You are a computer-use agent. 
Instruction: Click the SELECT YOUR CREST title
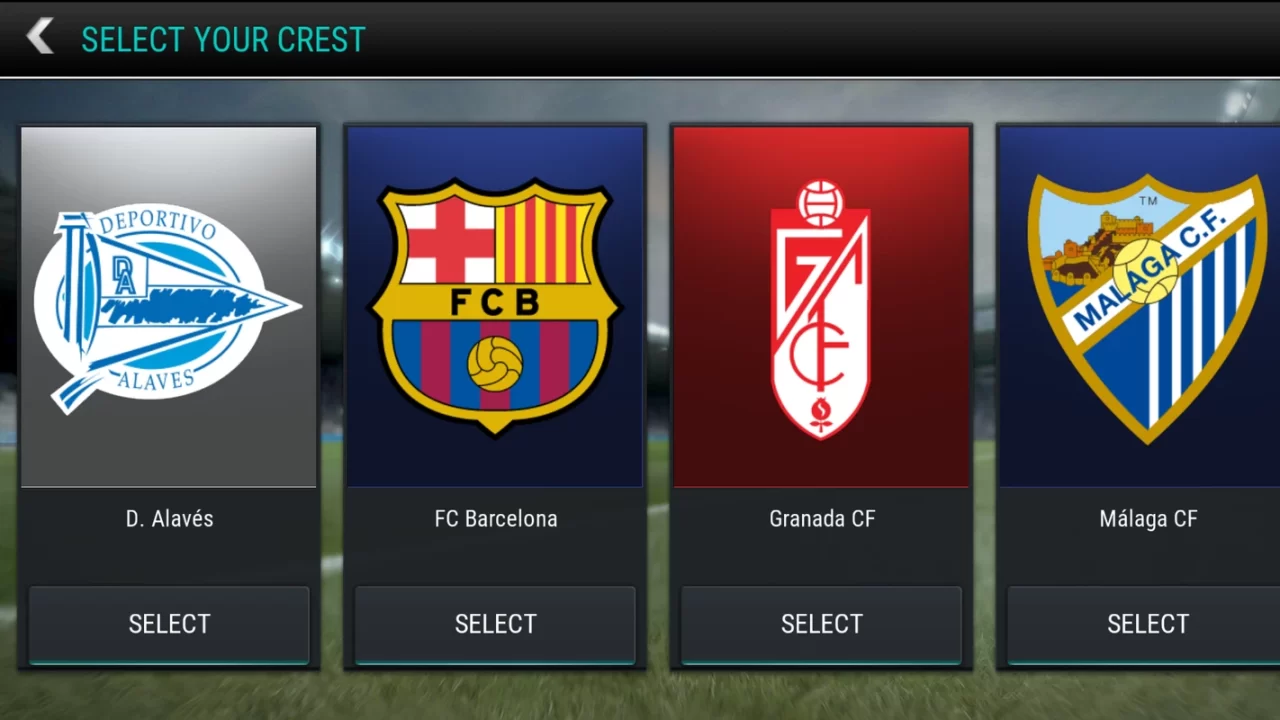pyautogui.click(x=223, y=39)
